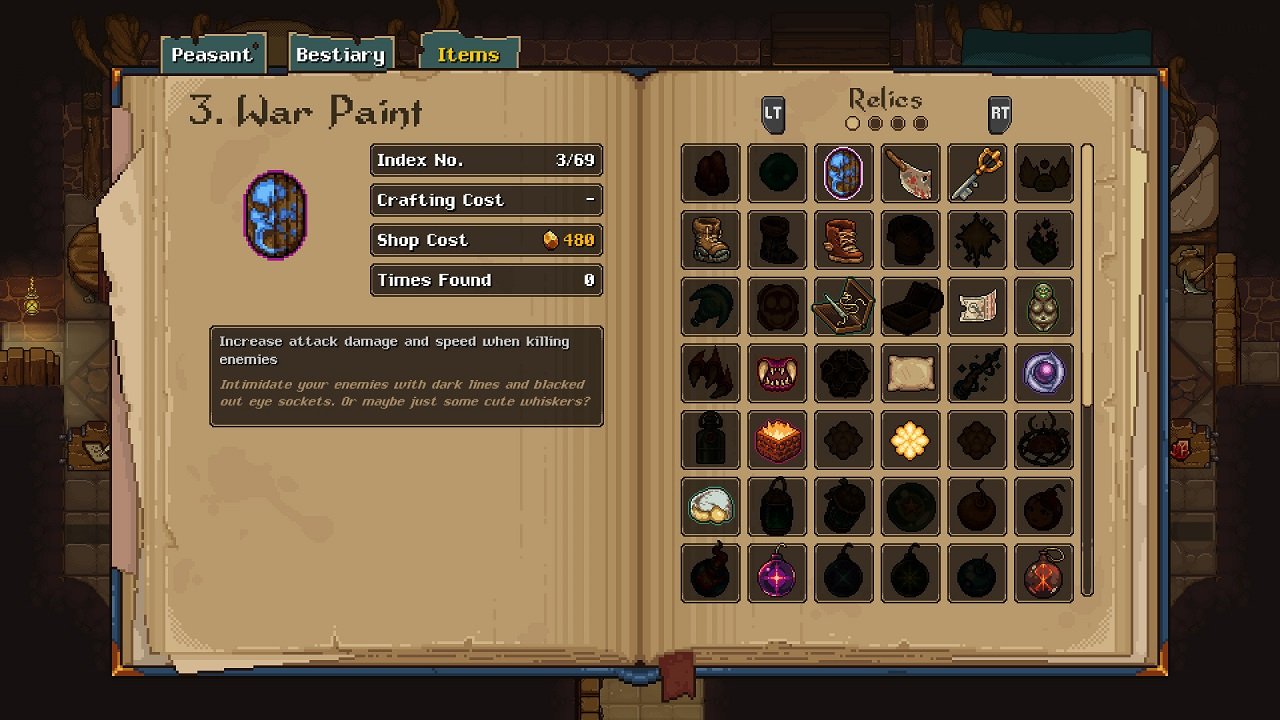
Task: Select the purple swirling orb relic
Action: (1044, 373)
